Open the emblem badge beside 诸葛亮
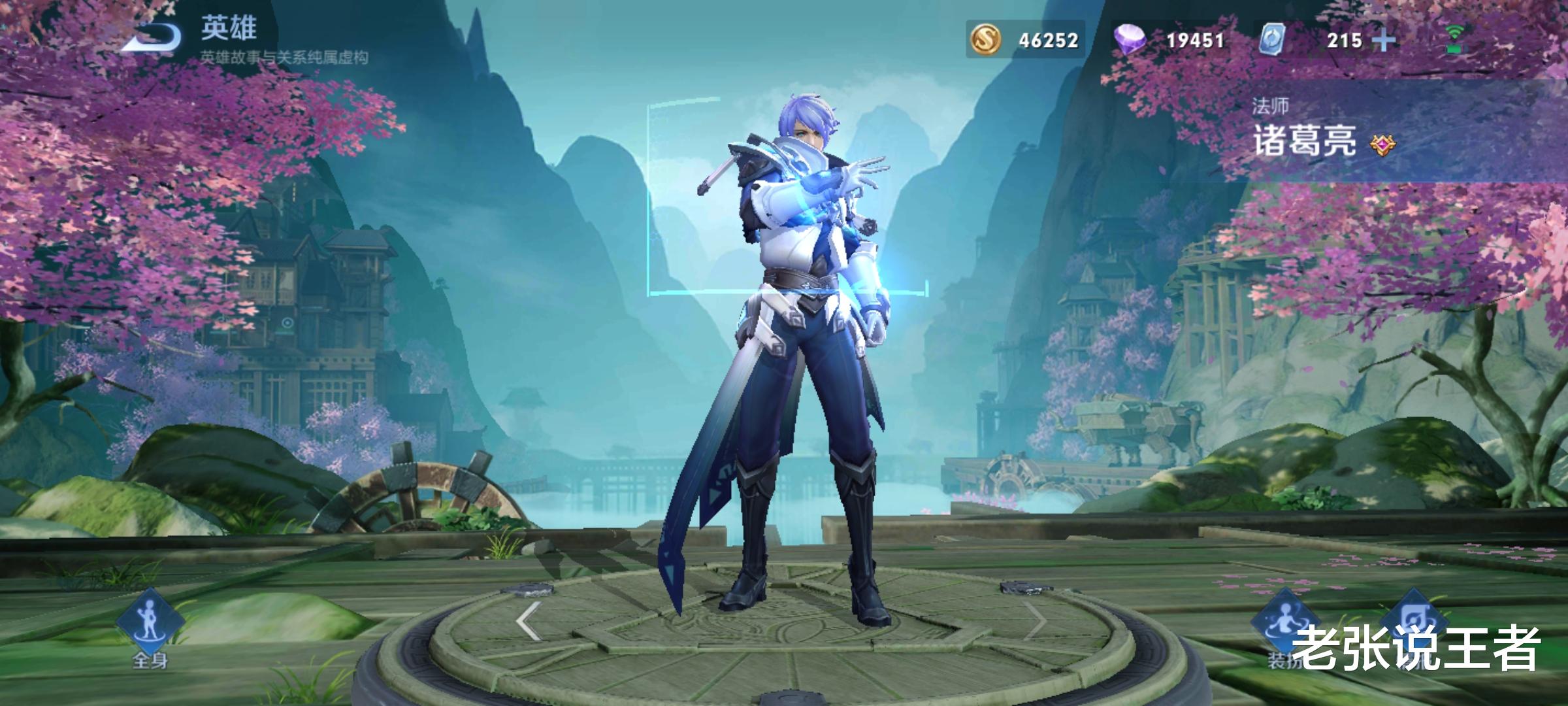 coord(1382,145)
